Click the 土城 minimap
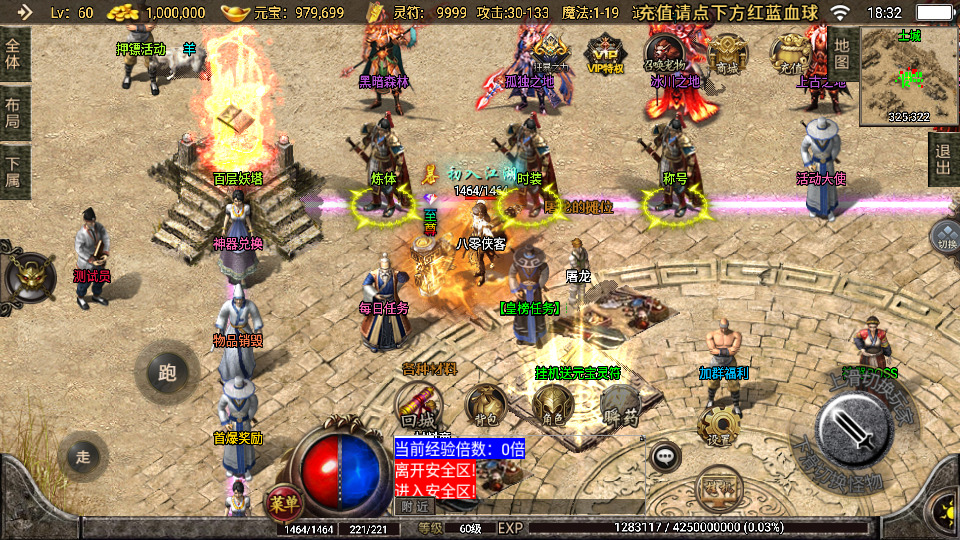960x540 pixels. click(x=908, y=76)
